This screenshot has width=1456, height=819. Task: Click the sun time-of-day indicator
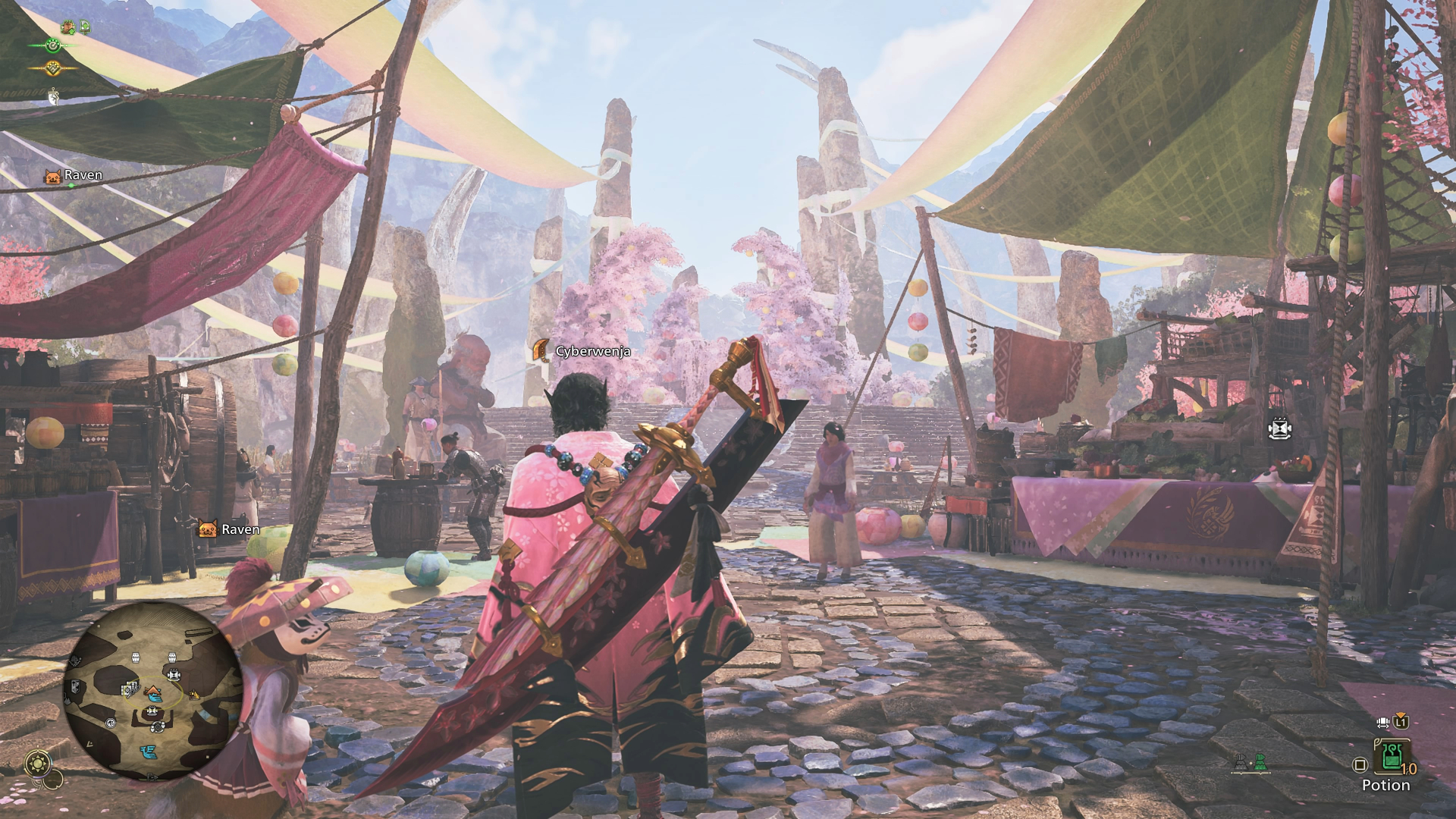37,762
